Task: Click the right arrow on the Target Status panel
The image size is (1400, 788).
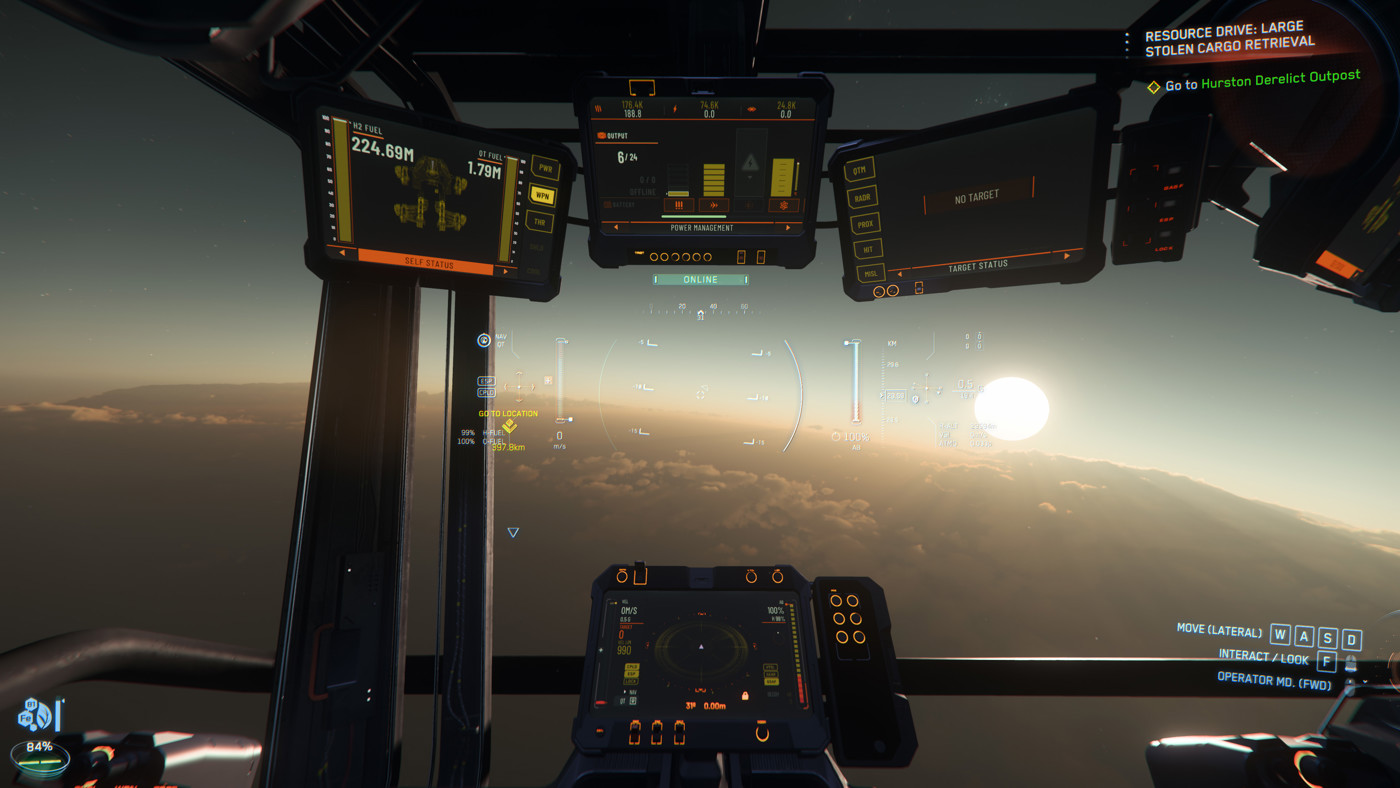Action: click(x=1067, y=256)
